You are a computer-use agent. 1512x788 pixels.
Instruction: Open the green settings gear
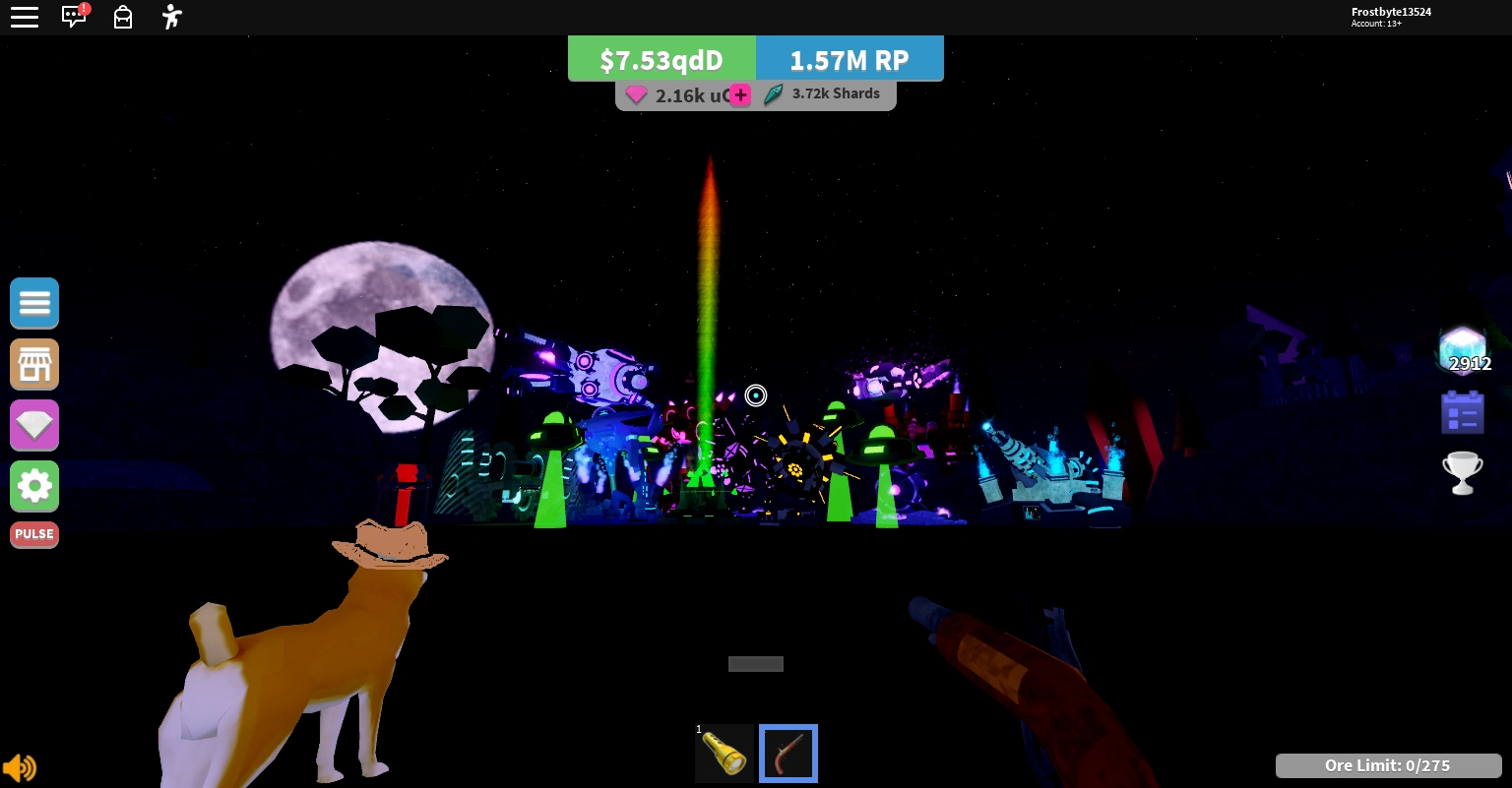point(34,486)
